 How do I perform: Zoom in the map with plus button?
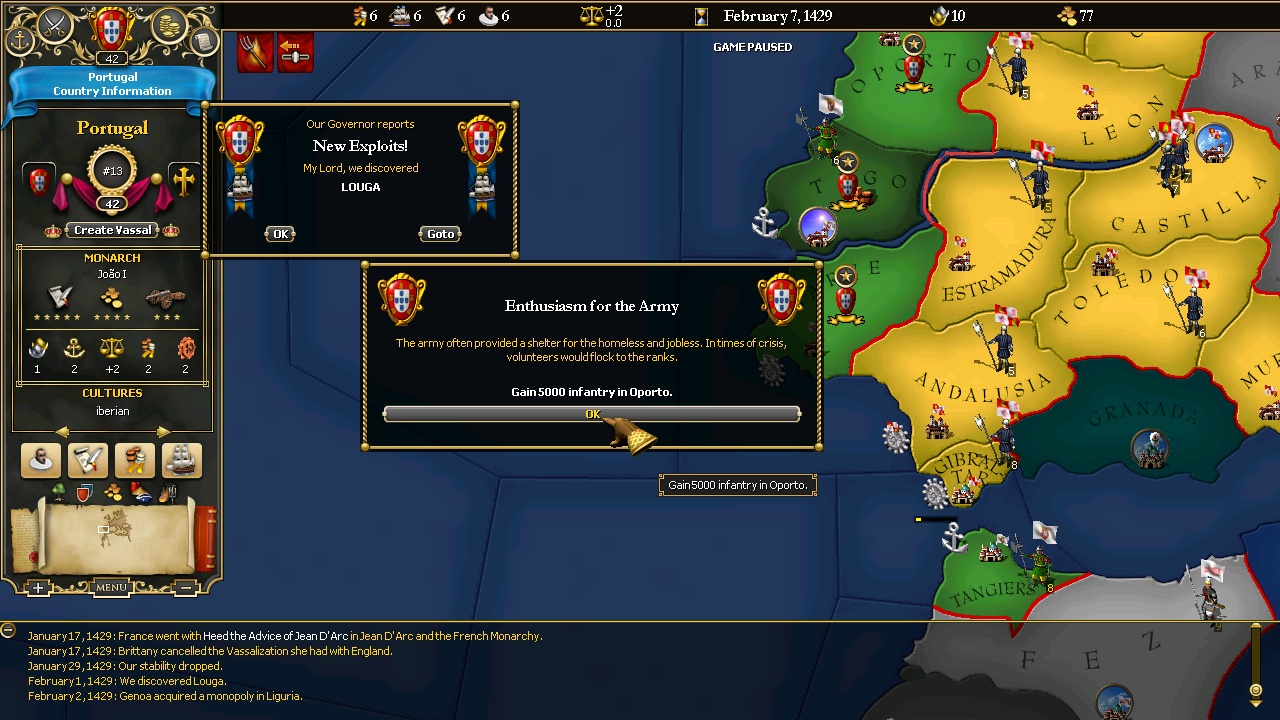tap(38, 588)
